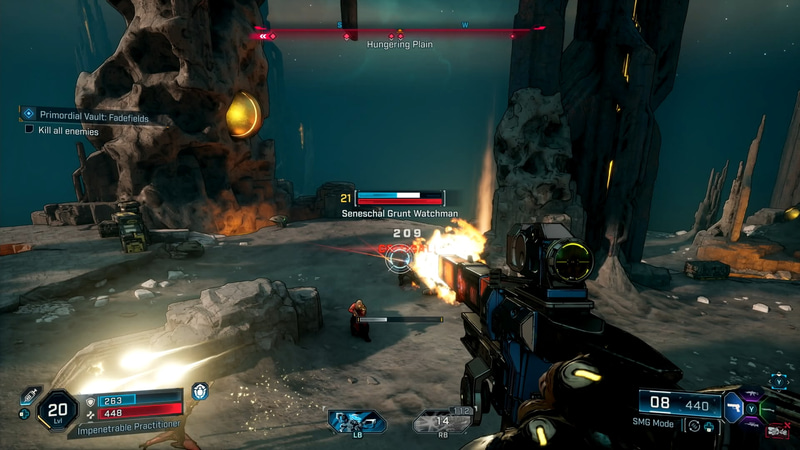The height and width of the screenshot is (450, 800).
Task: Toggle the SMG Mode swap icon
Action: (x=695, y=426)
